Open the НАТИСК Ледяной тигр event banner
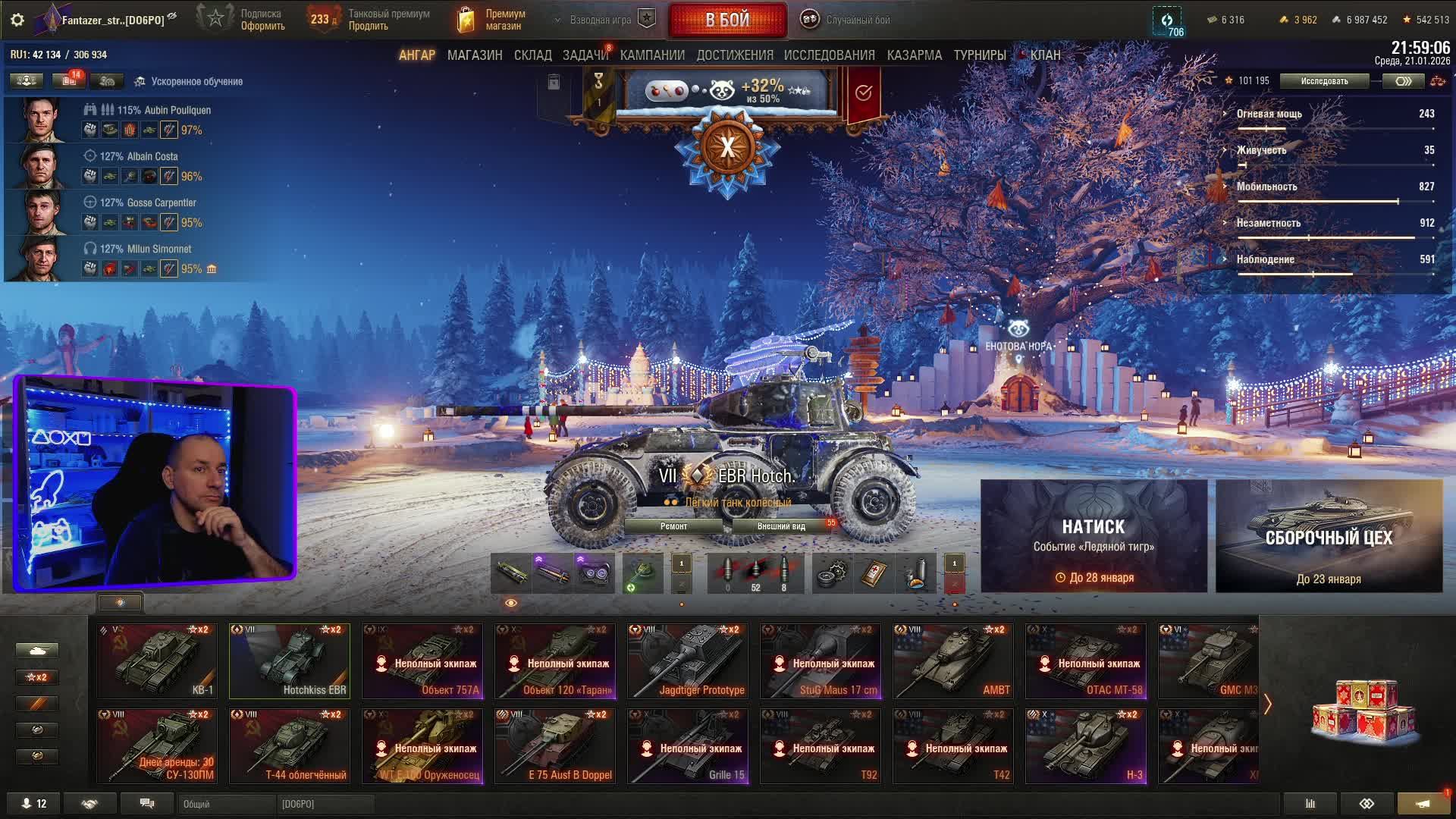This screenshot has height=819, width=1456. [1094, 535]
